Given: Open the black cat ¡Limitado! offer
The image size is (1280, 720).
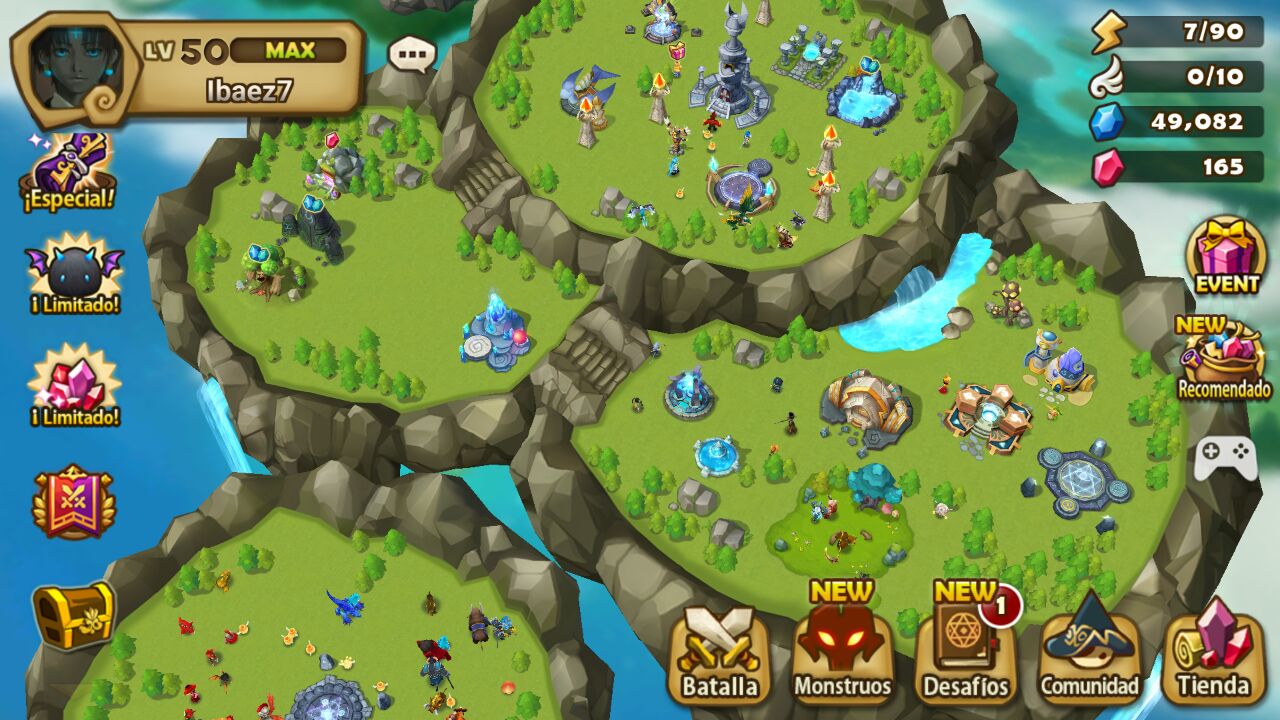Looking at the screenshot, I should pos(74,273).
